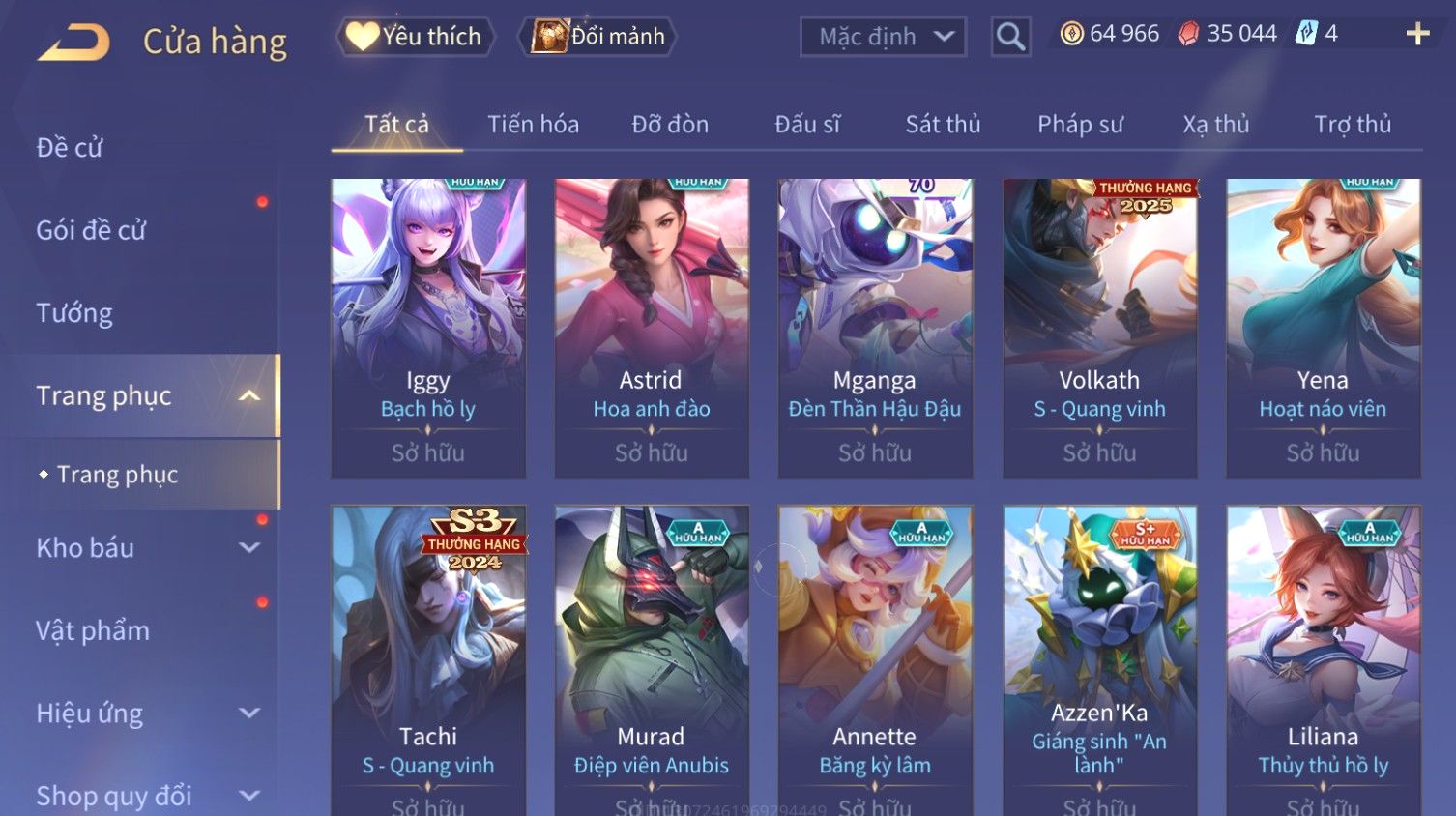Screen dimensions: 1456x816
Task: Add currency with the plus button
Action: tap(1417, 34)
